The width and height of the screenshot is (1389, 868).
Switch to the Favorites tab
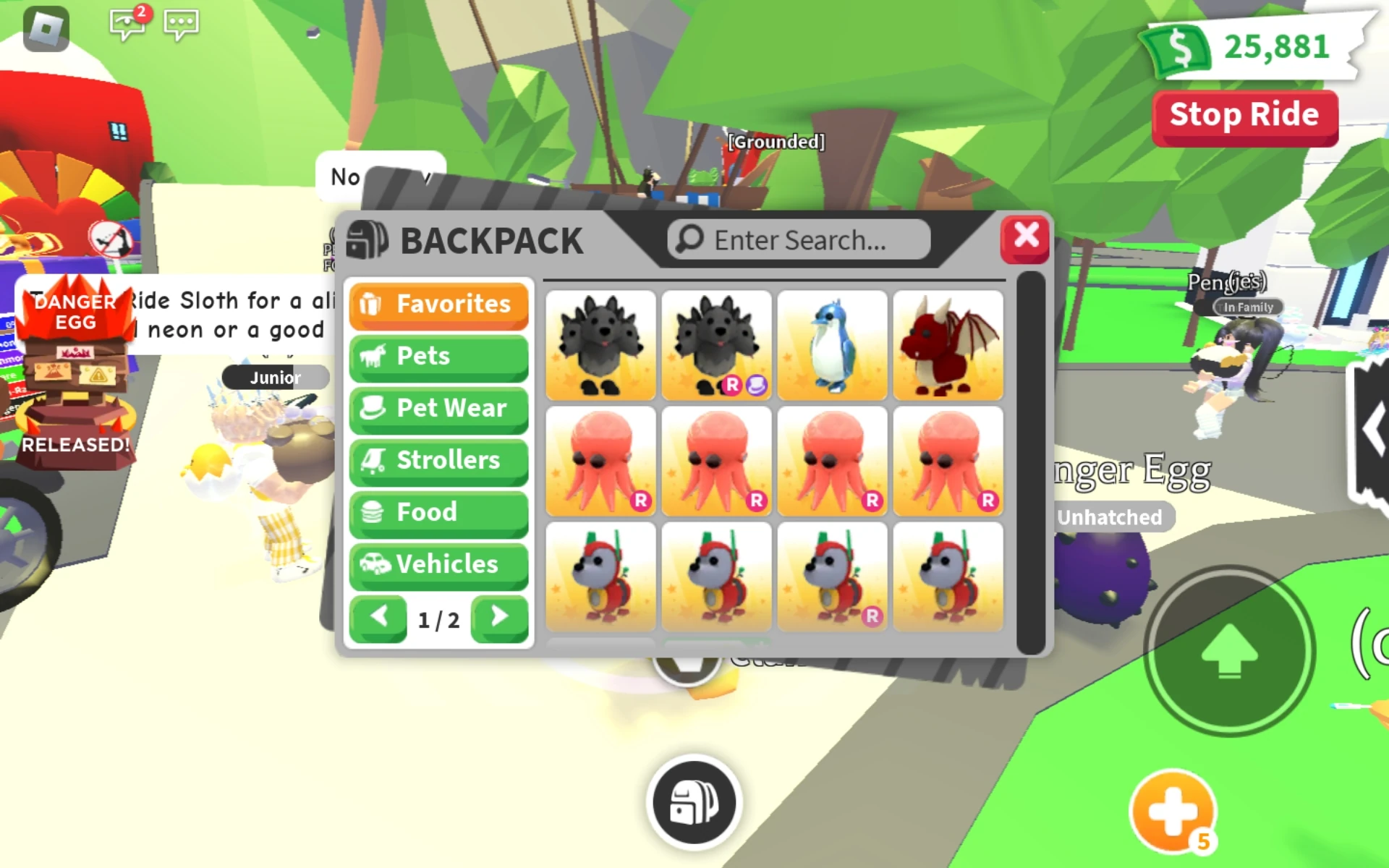(x=438, y=305)
